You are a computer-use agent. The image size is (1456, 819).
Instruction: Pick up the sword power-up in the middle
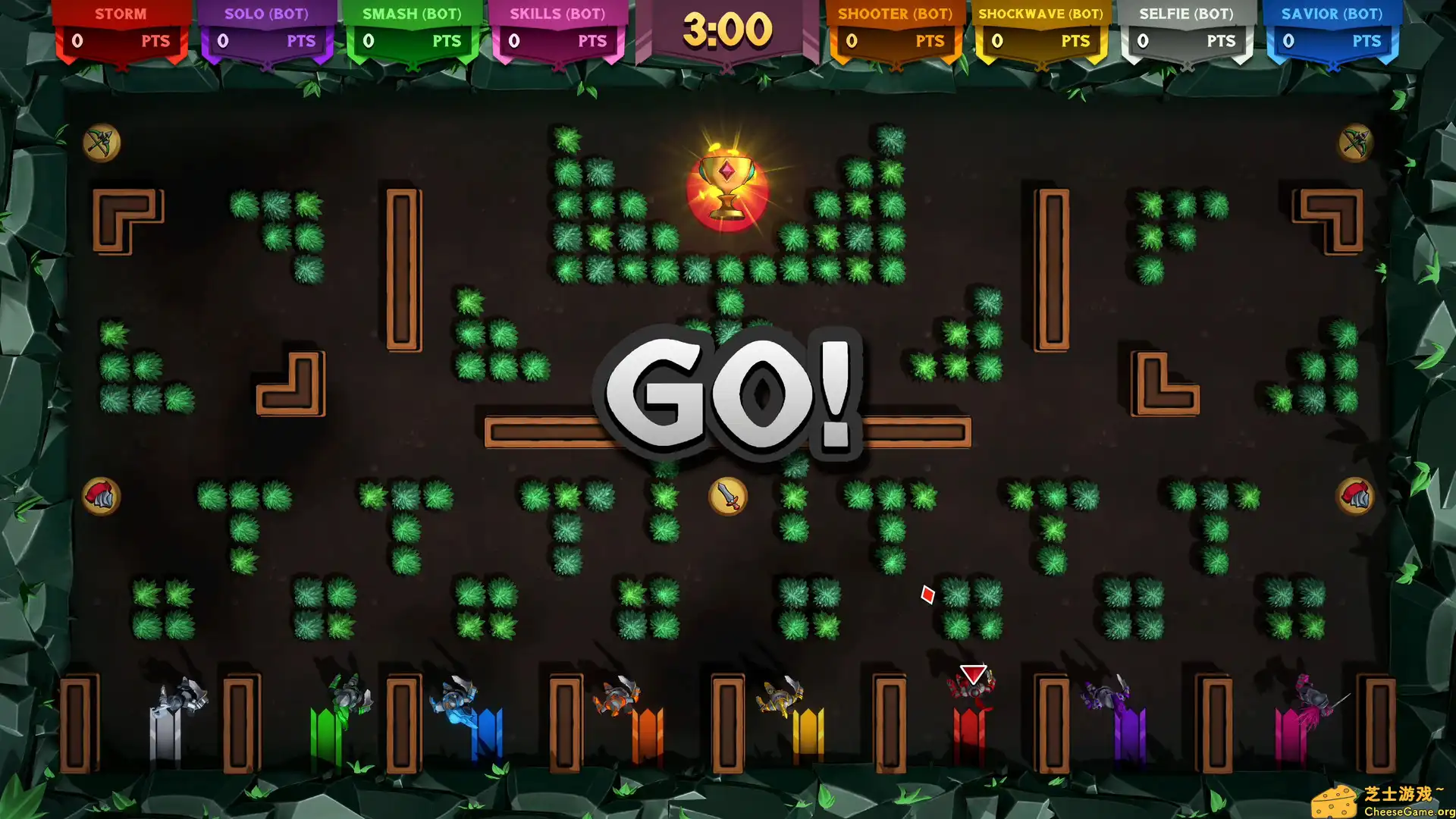[726, 496]
